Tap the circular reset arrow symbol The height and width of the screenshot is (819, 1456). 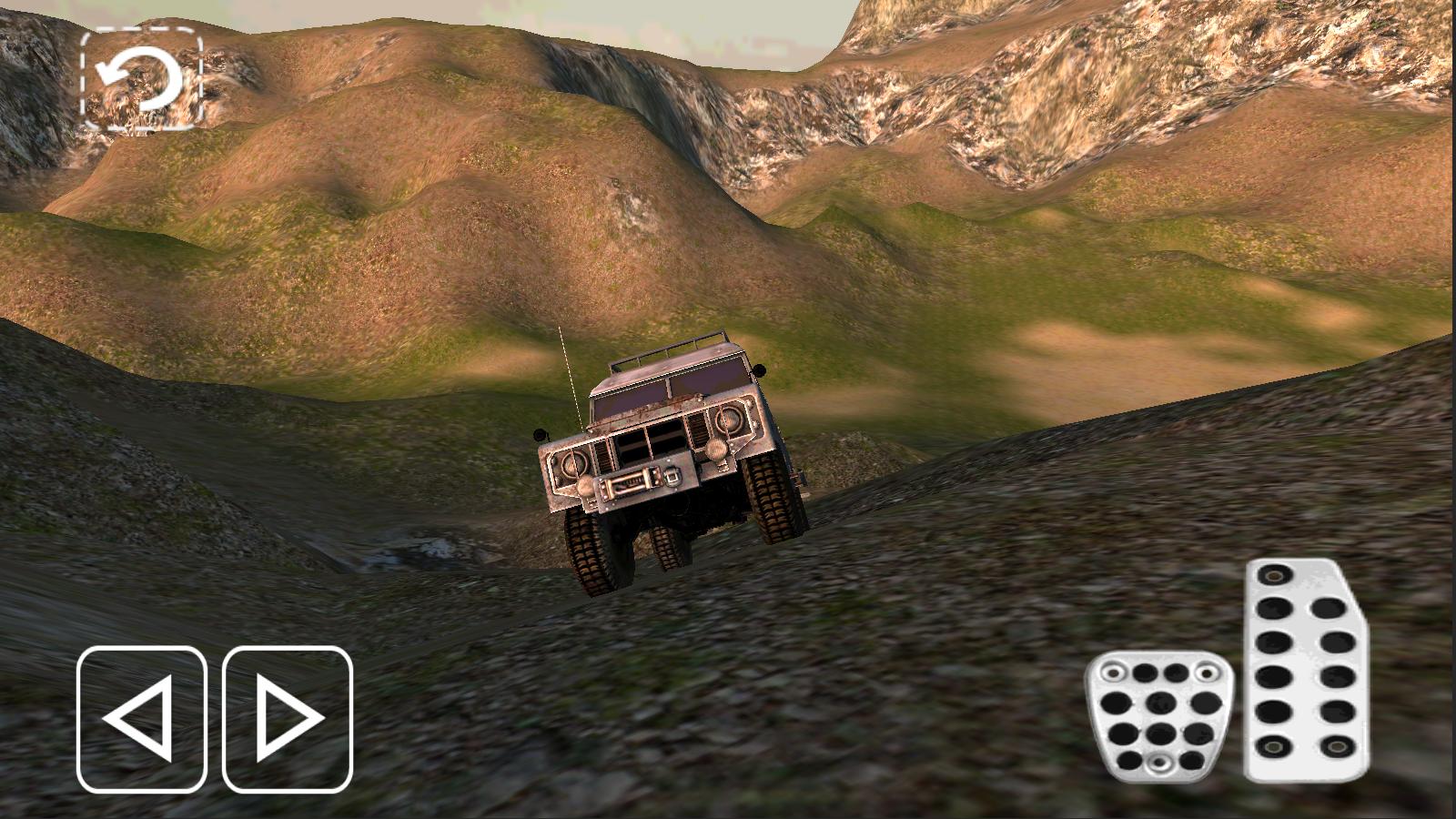pos(143,77)
